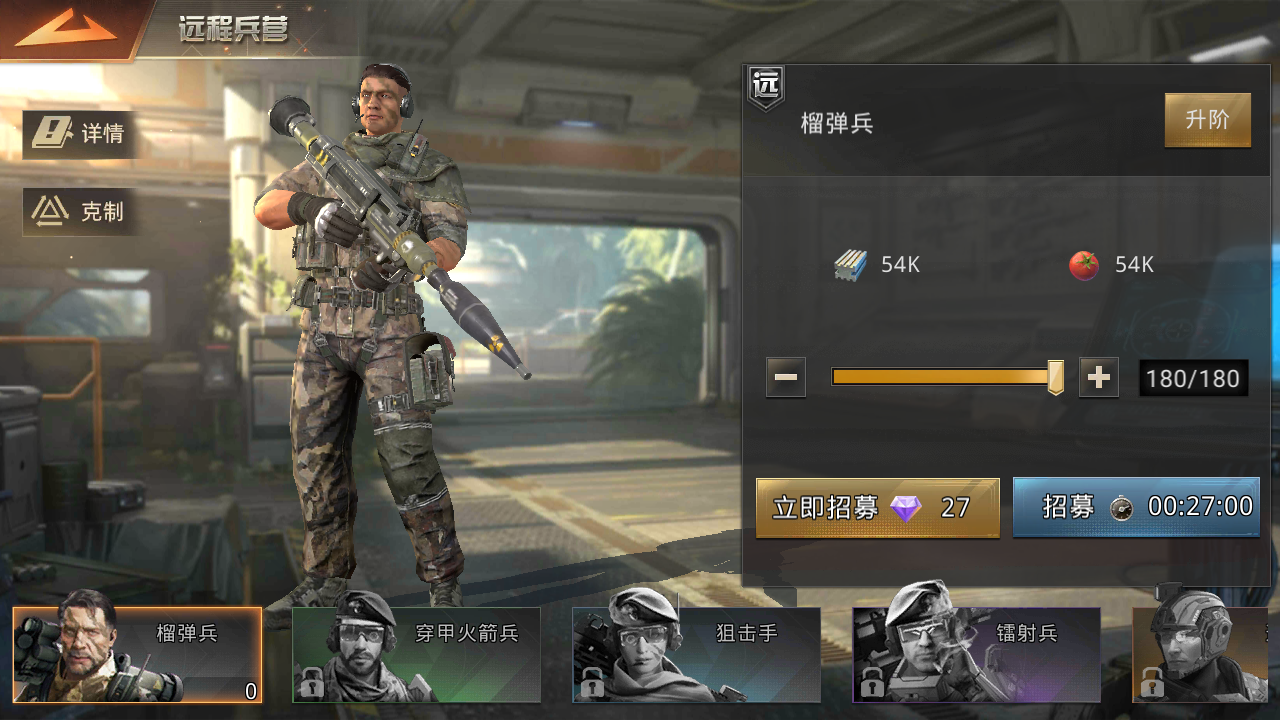
Task: Tap the 升阶 upgrade button
Action: coord(1207,120)
